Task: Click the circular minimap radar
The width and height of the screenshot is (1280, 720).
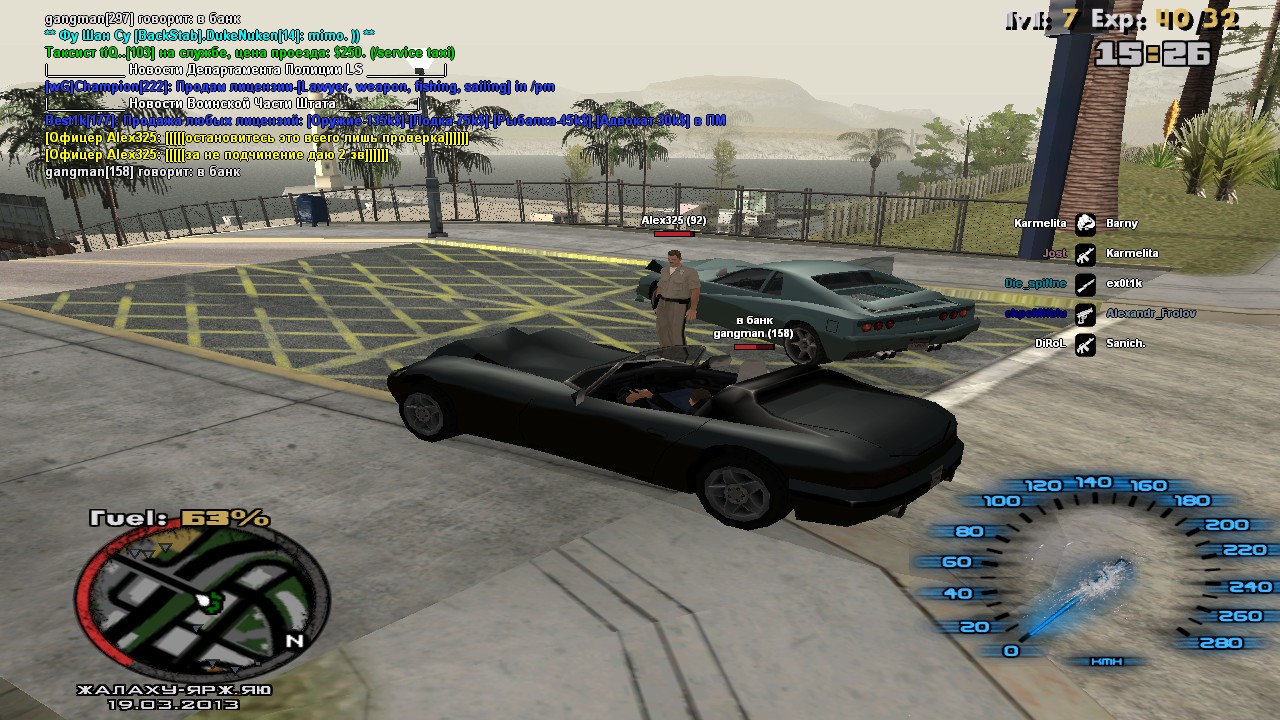Action: [x=202, y=600]
